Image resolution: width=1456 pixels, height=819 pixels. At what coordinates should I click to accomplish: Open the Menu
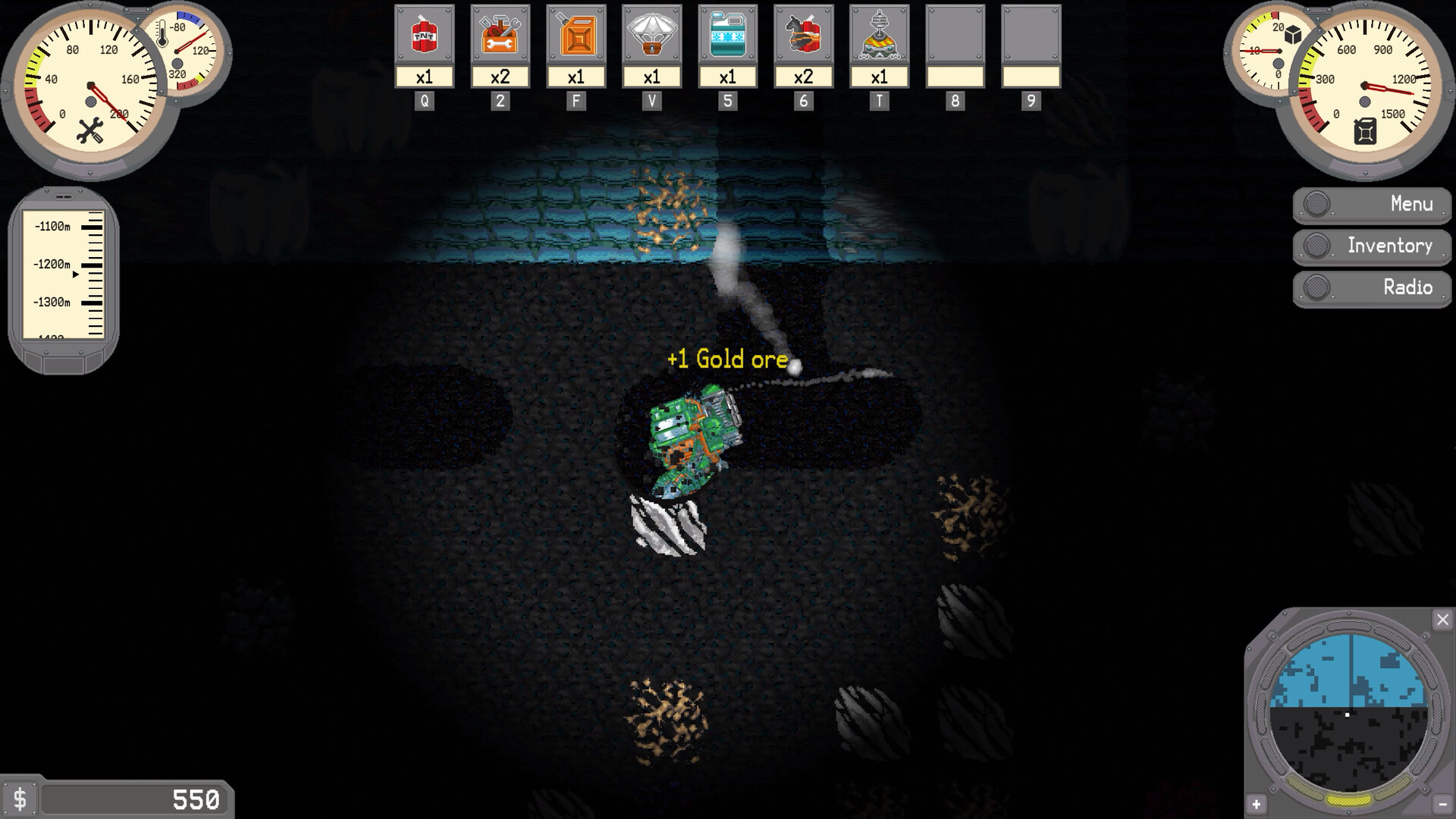1371,203
